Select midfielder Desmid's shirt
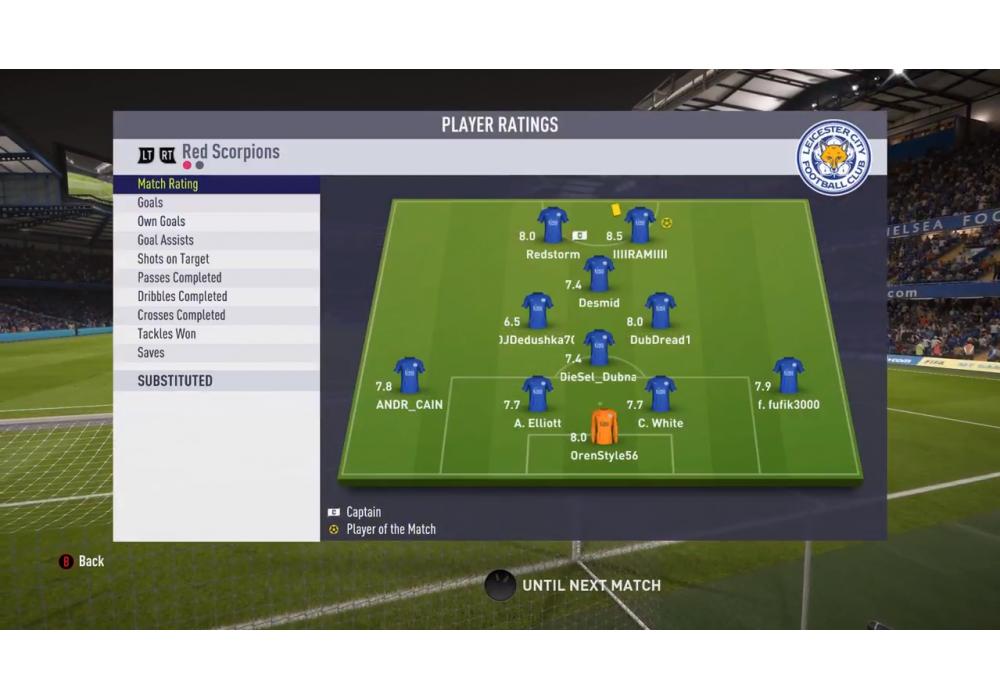The width and height of the screenshot is (1000, 700). click(x=598, y=273)
